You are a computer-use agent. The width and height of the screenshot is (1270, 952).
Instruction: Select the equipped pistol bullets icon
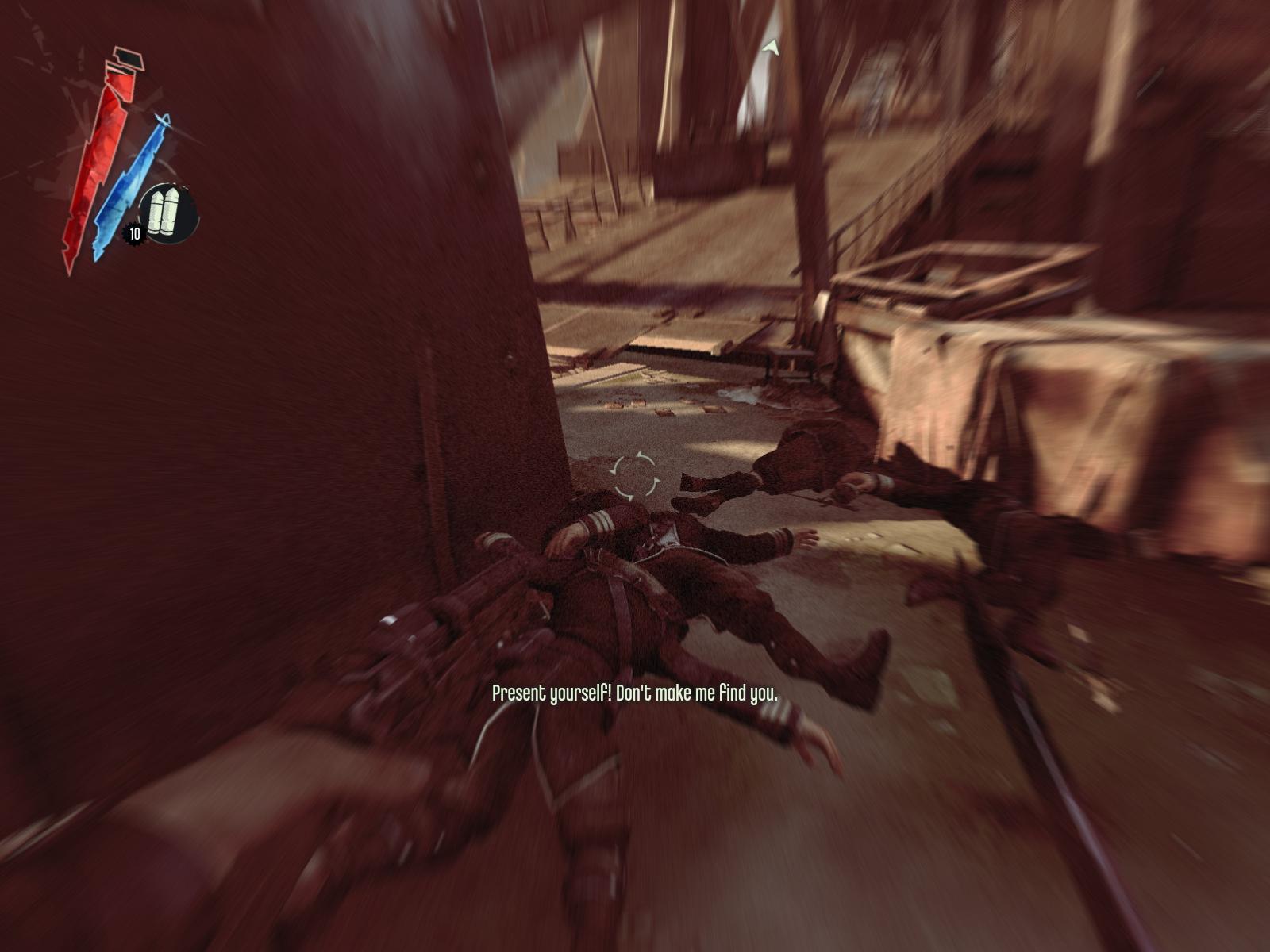tap(167, 213)
